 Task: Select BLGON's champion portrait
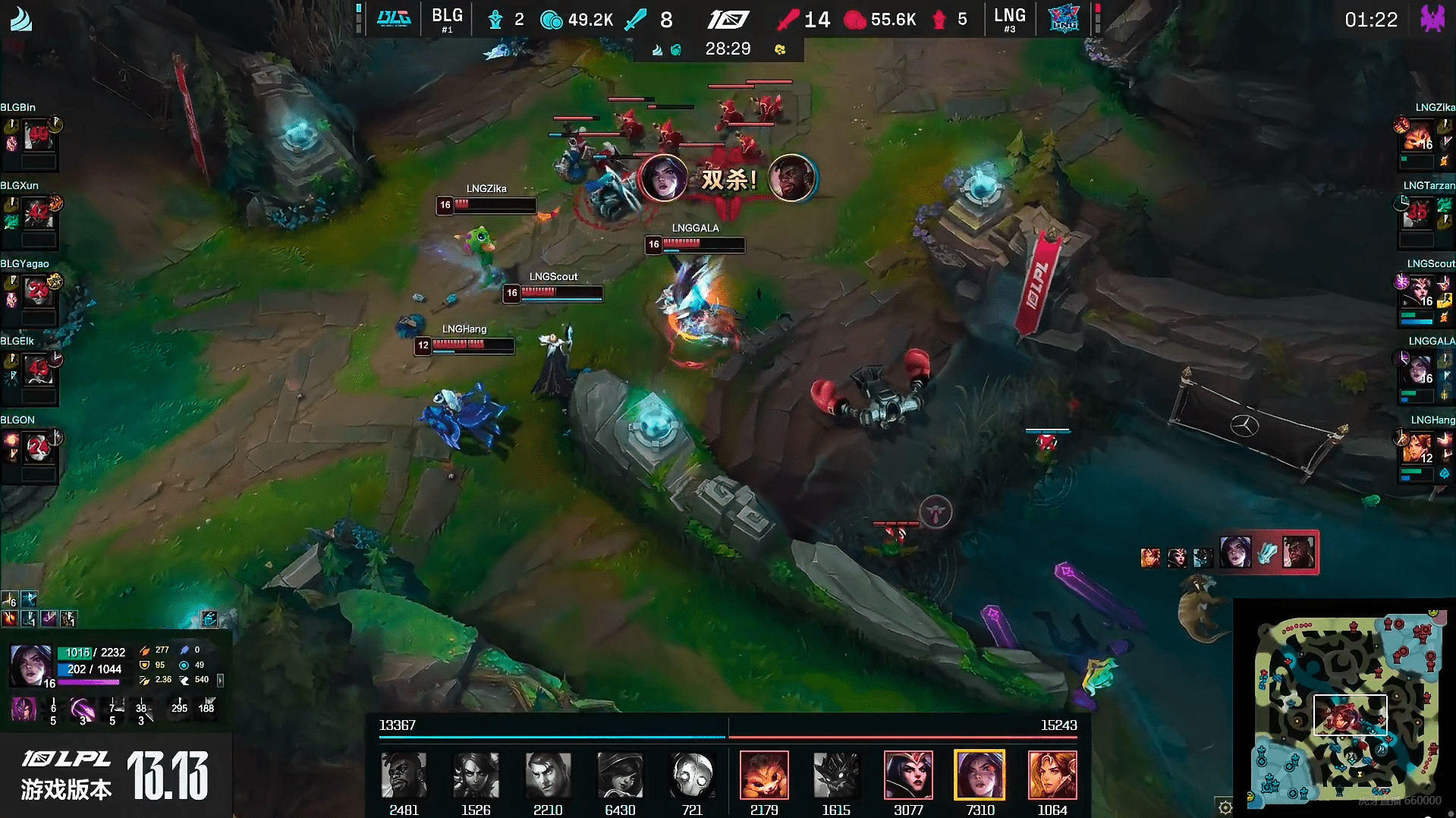(x=38, y=448)
